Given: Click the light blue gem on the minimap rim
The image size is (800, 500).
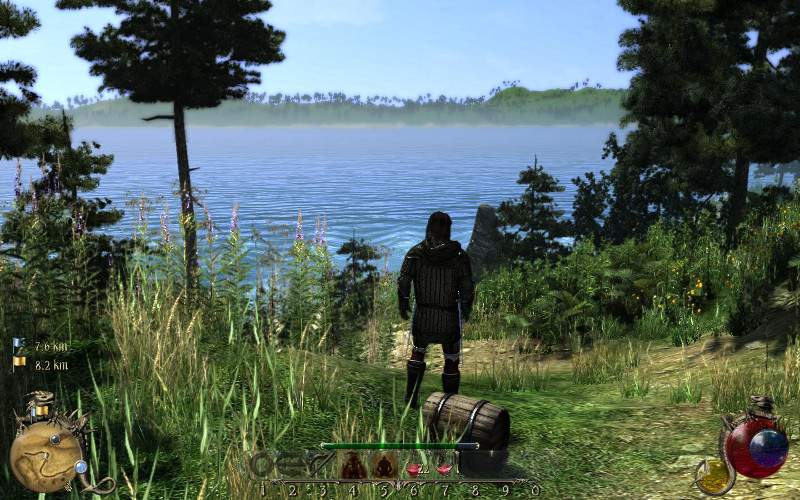Looking at the screenshot, I should point(80,466).
